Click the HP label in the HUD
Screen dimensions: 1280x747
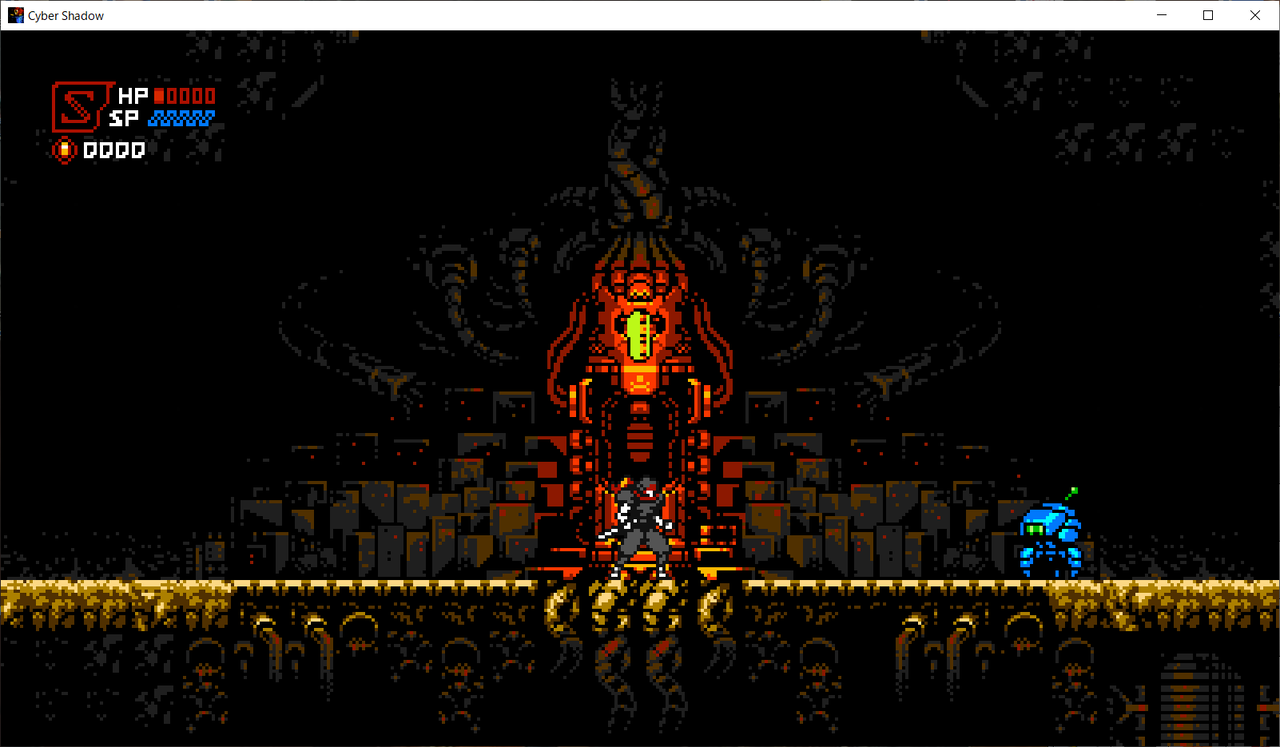pos(131,95)
